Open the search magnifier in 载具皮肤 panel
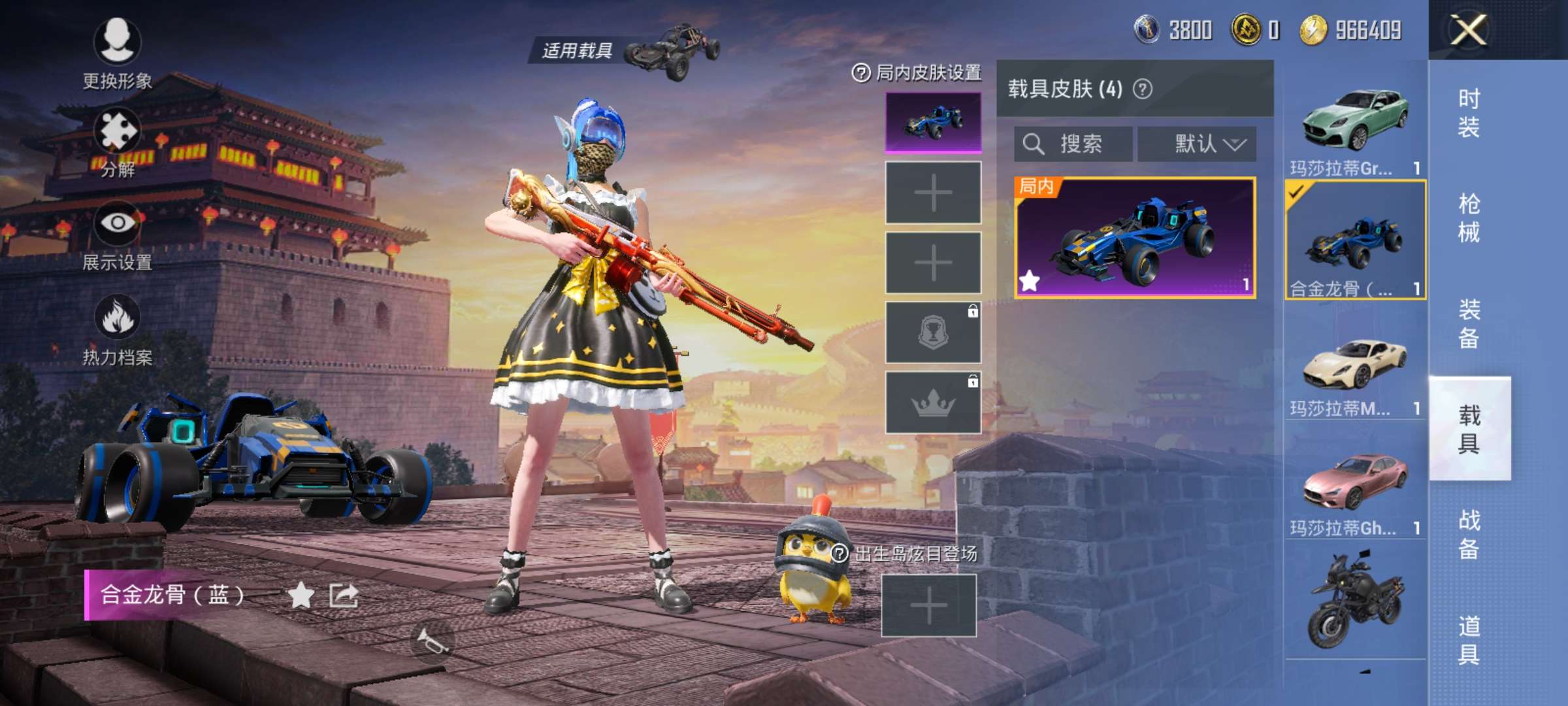The image size is (1568, 706). [x=1034, y=144]
